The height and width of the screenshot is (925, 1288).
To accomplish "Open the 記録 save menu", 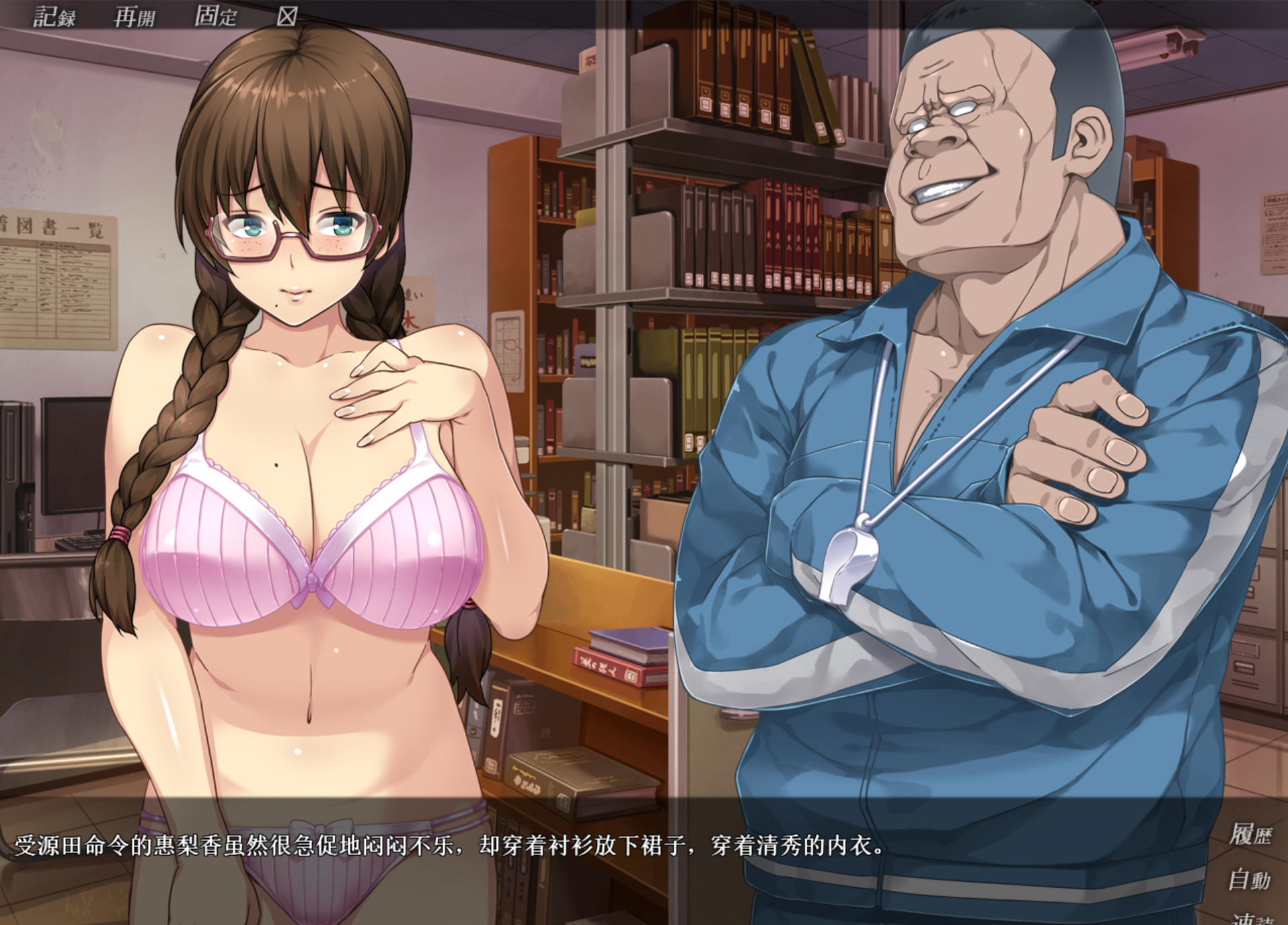I will [54, 16].
